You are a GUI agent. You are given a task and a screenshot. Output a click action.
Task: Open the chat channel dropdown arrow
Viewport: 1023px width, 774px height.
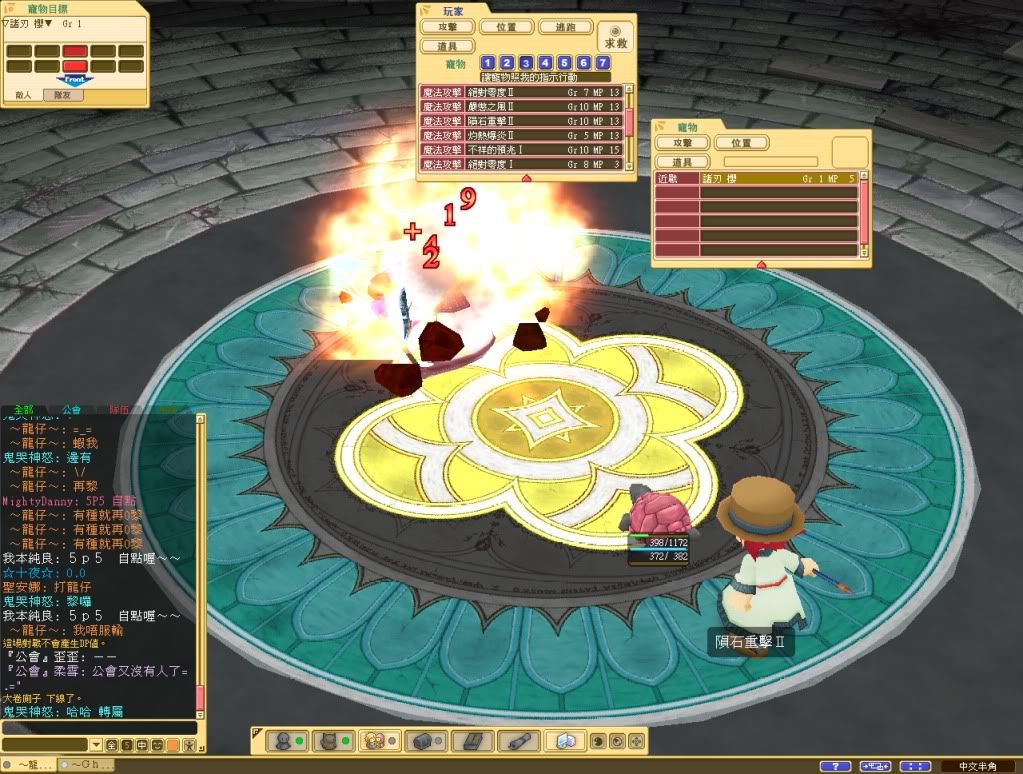pos(96,745)
